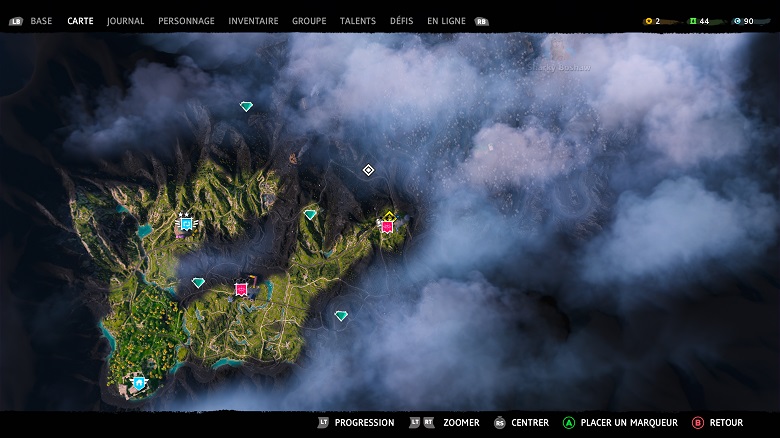Select the white diamond objective marker
This screenshot has width=780, height=438.
click(368, 170)
